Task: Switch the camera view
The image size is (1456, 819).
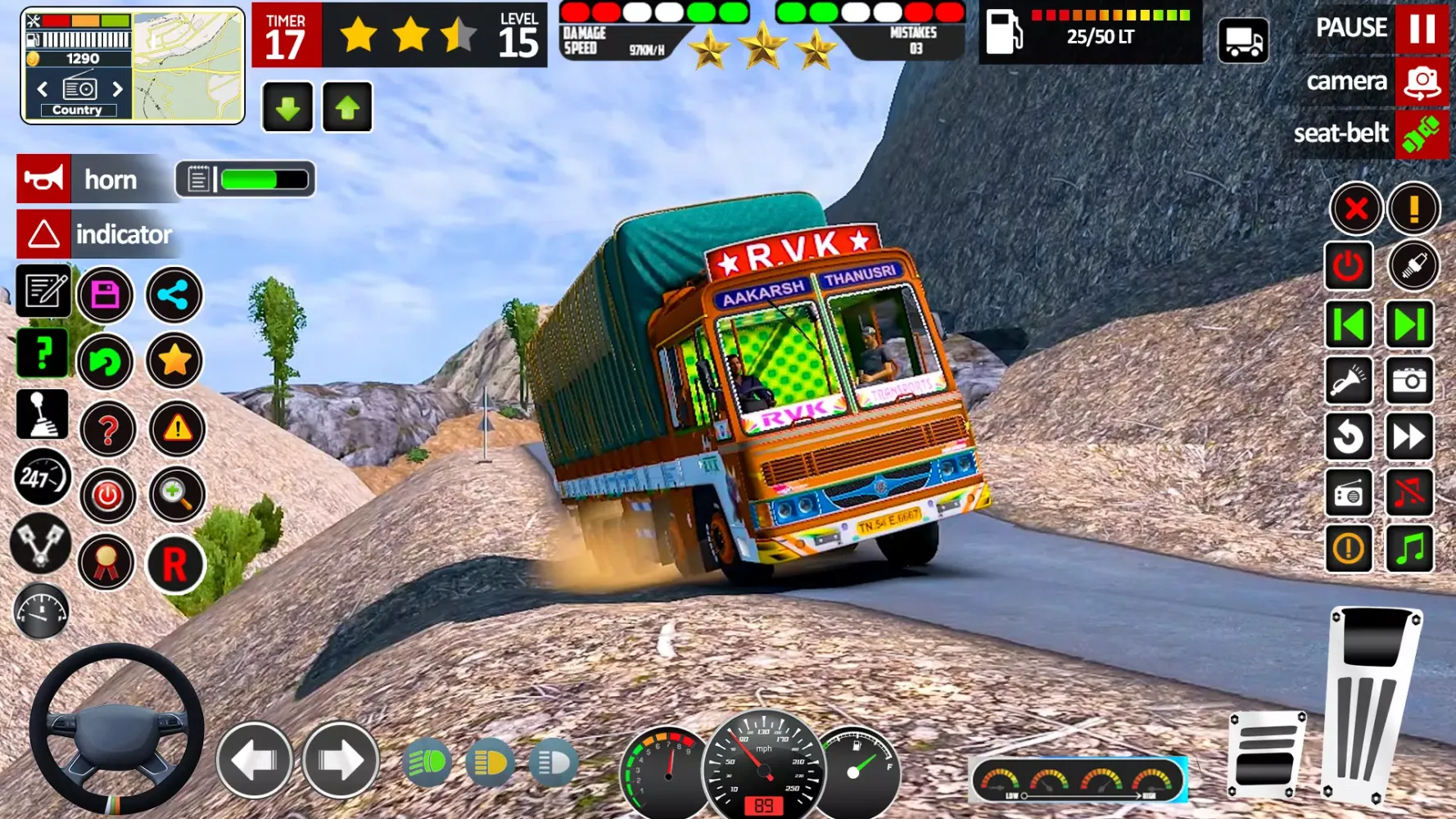Action: pos(1422,82)
